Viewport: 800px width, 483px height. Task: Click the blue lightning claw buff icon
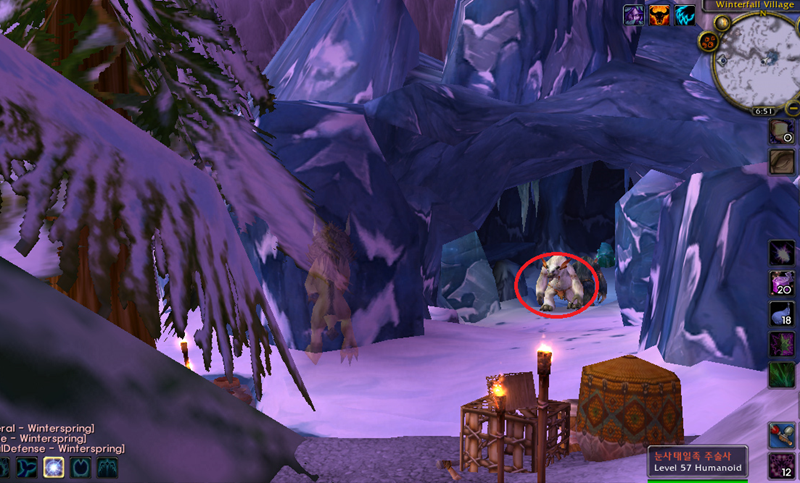pyautogui.click(x=686, y=14)
